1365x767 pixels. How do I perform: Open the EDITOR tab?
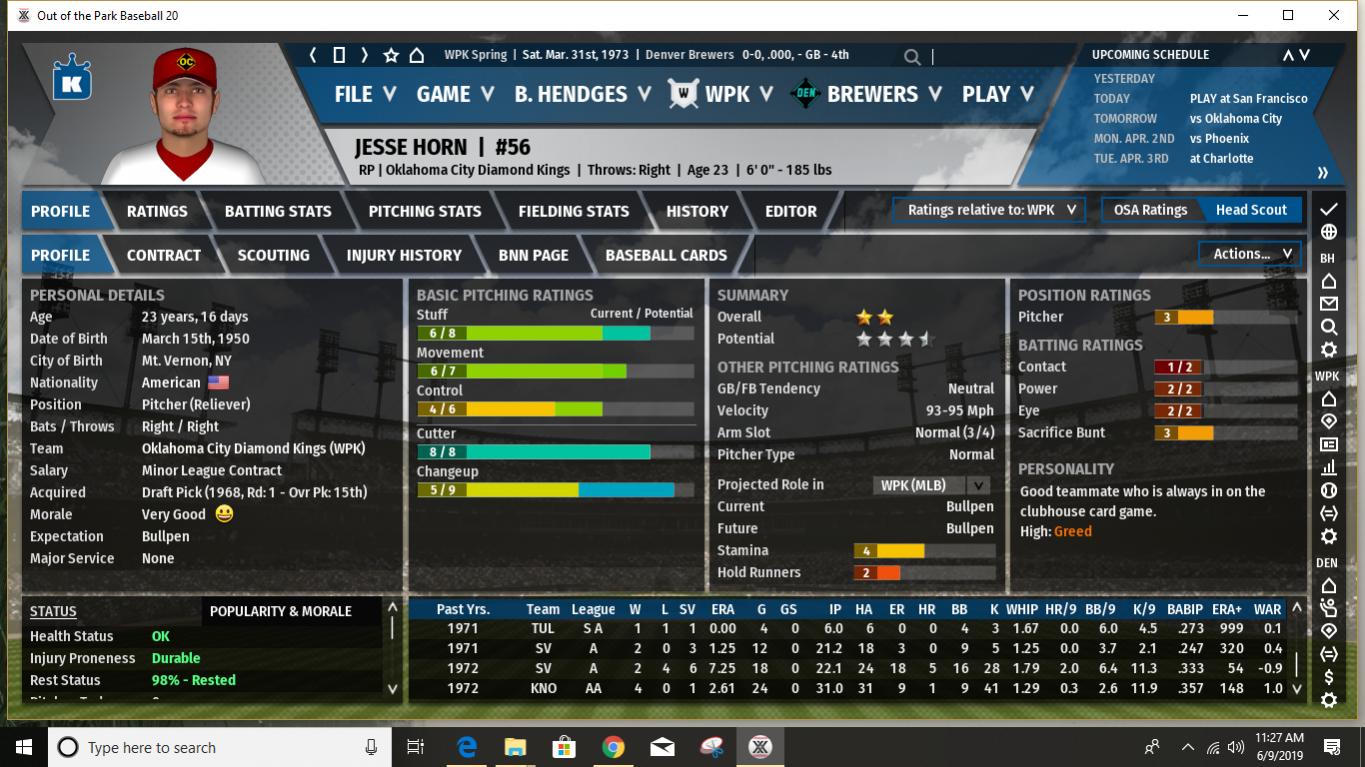[790, 211]
